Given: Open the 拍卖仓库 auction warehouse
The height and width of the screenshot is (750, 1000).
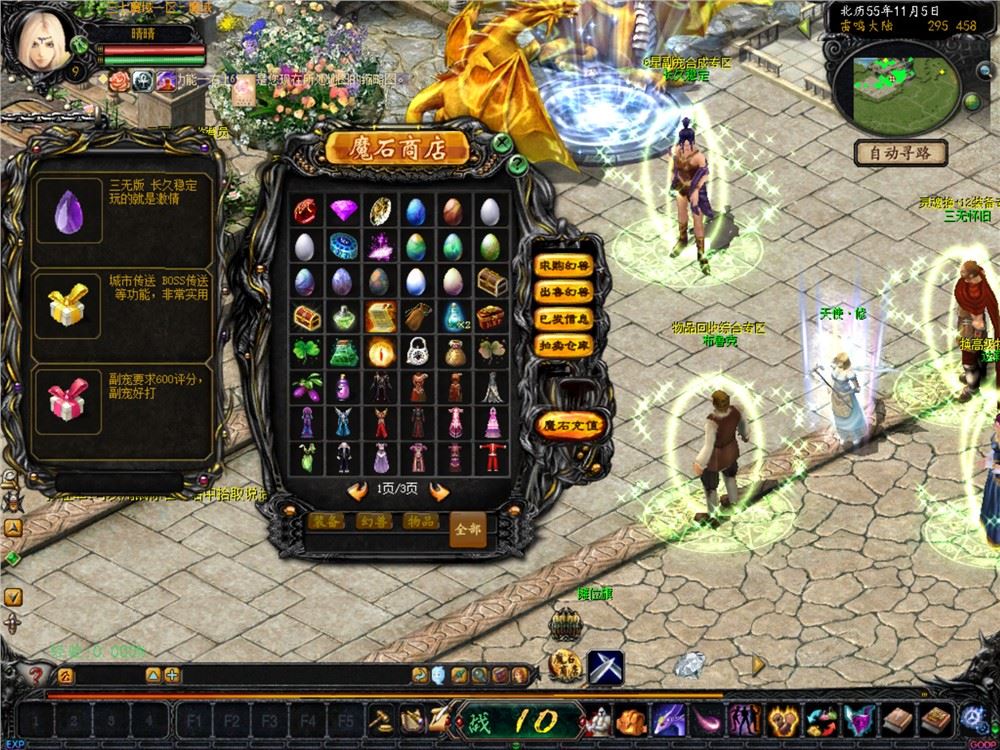Looking at the screenshot, I should pos(564,344).
